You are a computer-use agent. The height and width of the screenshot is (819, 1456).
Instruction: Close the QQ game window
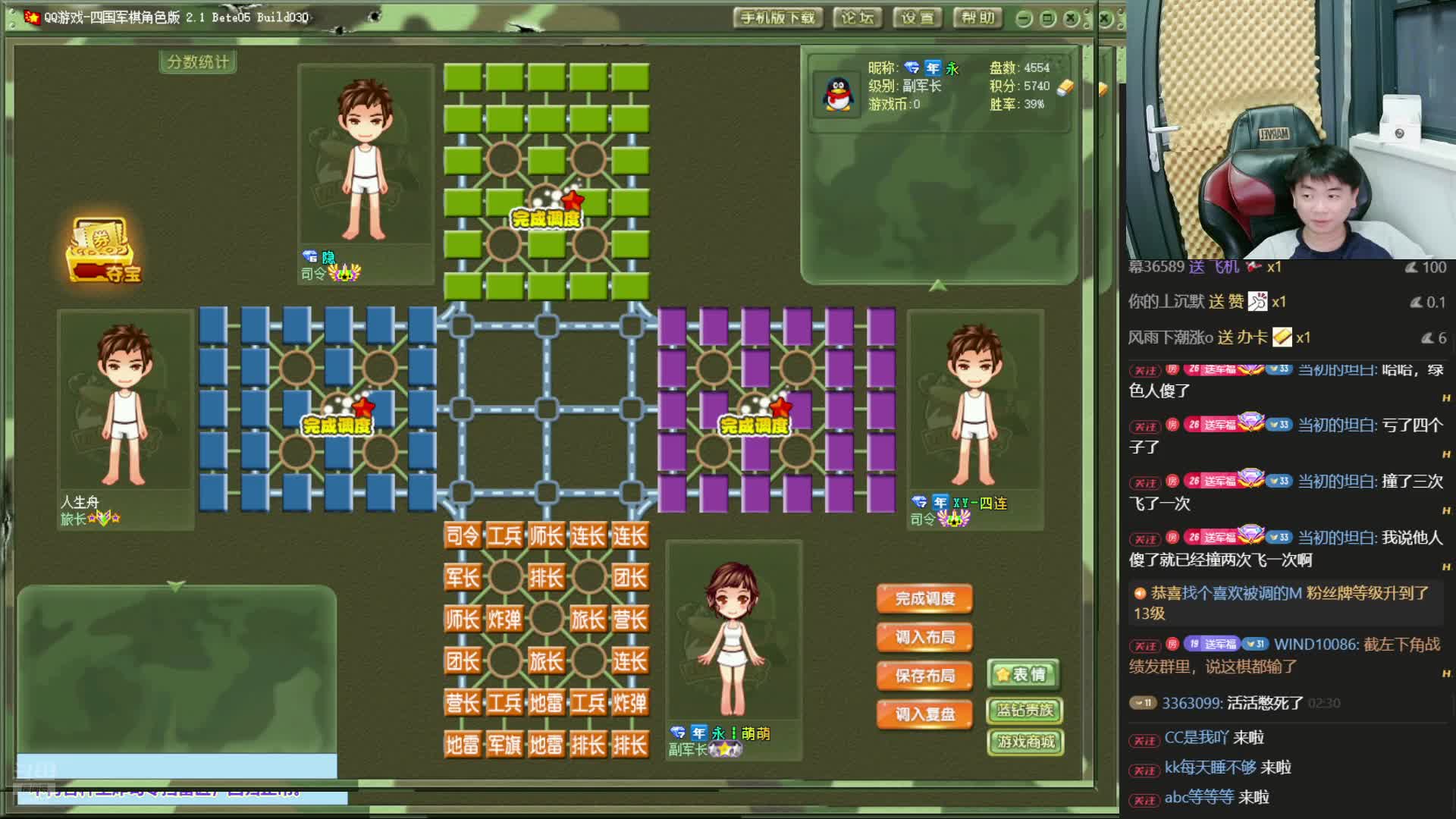pyautogui.click(x=1072, y=19)
